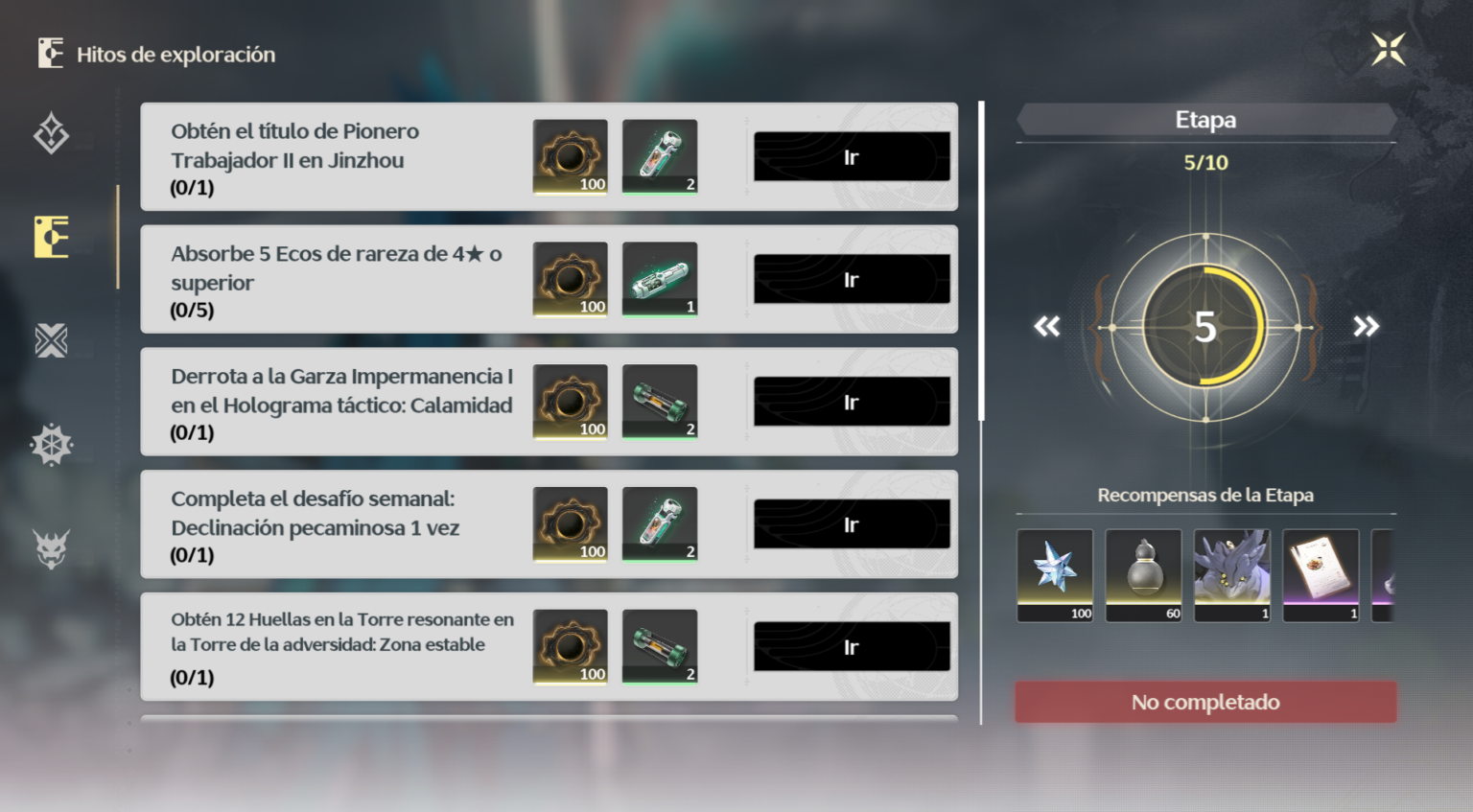Select the demon mask sidebar icon
Viewport: 1473px width, 812px height.
(x=52, y=546)
